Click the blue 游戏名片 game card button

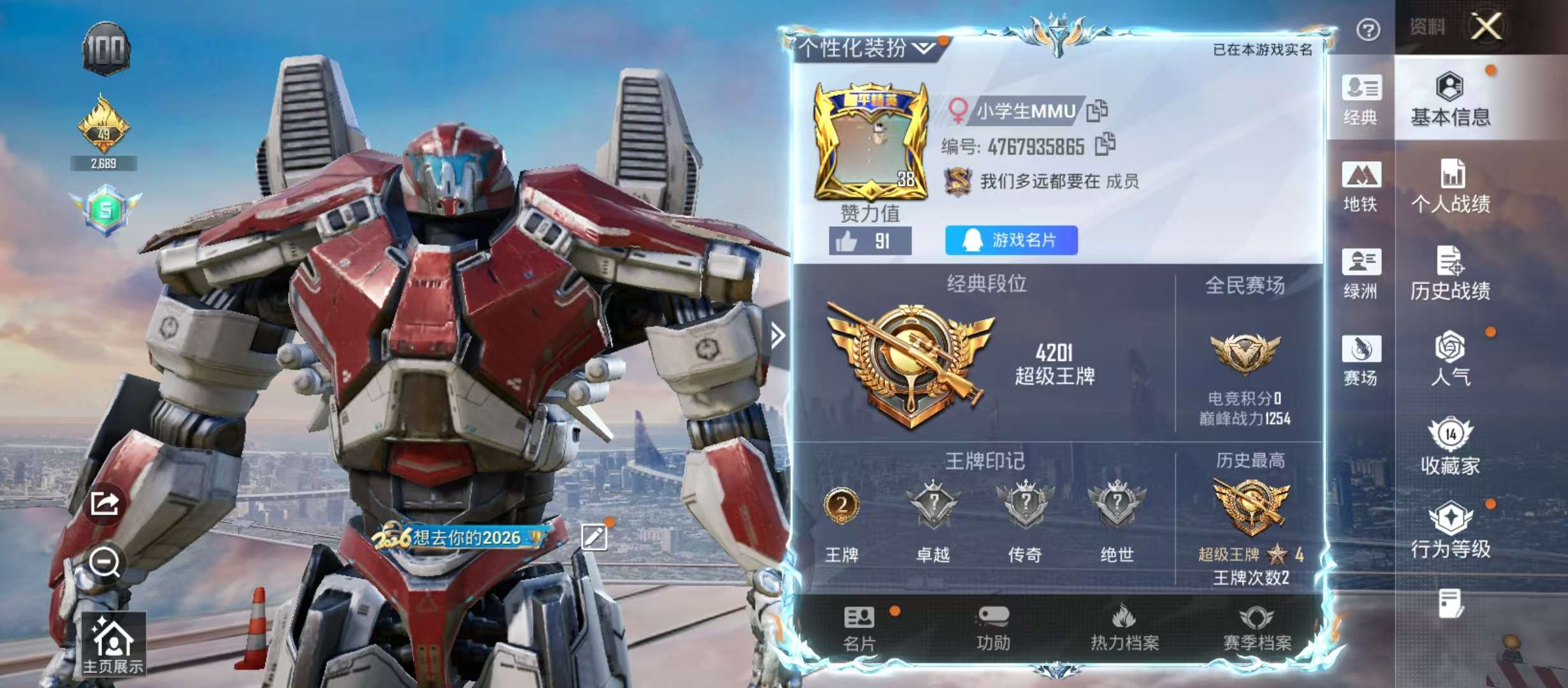point(1011,240)
